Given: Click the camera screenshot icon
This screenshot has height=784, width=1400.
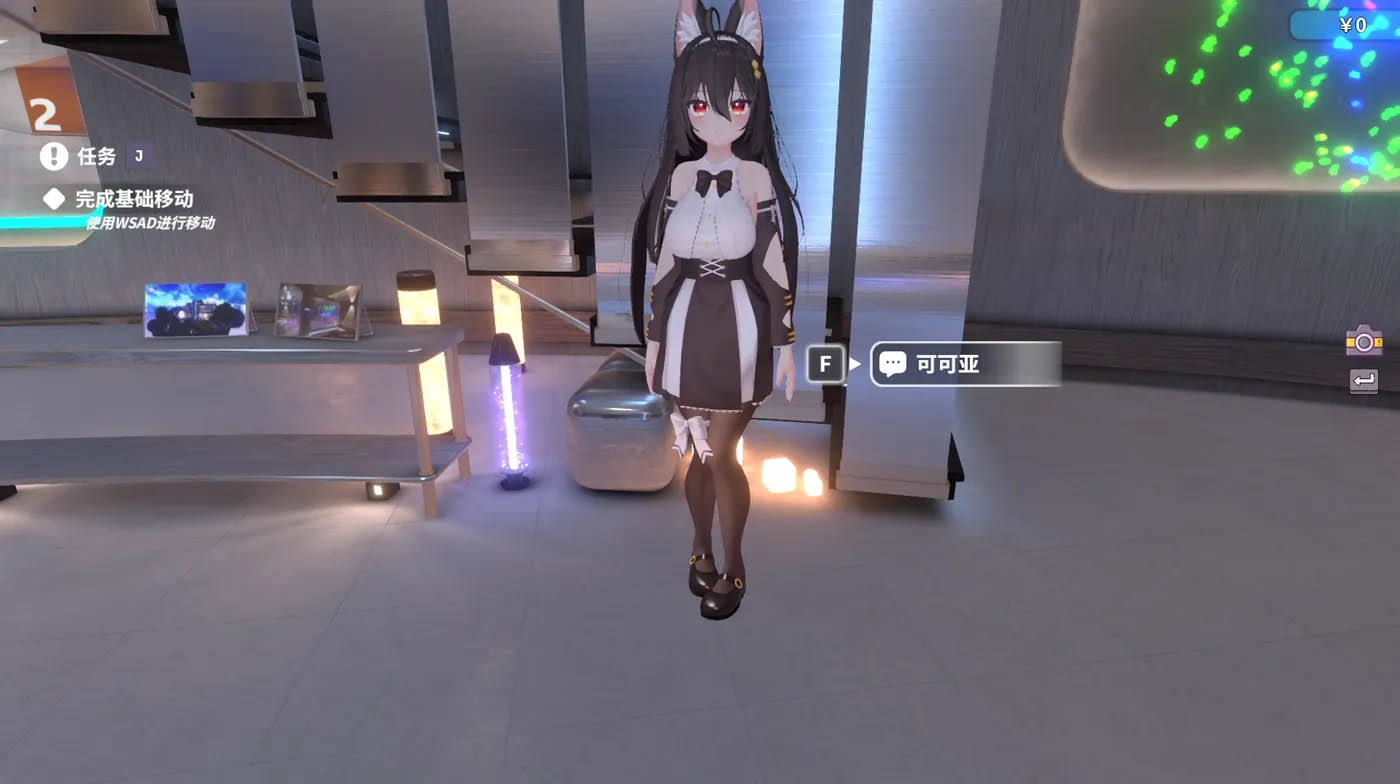Looking at the screenshot, I should [1362, 340].
